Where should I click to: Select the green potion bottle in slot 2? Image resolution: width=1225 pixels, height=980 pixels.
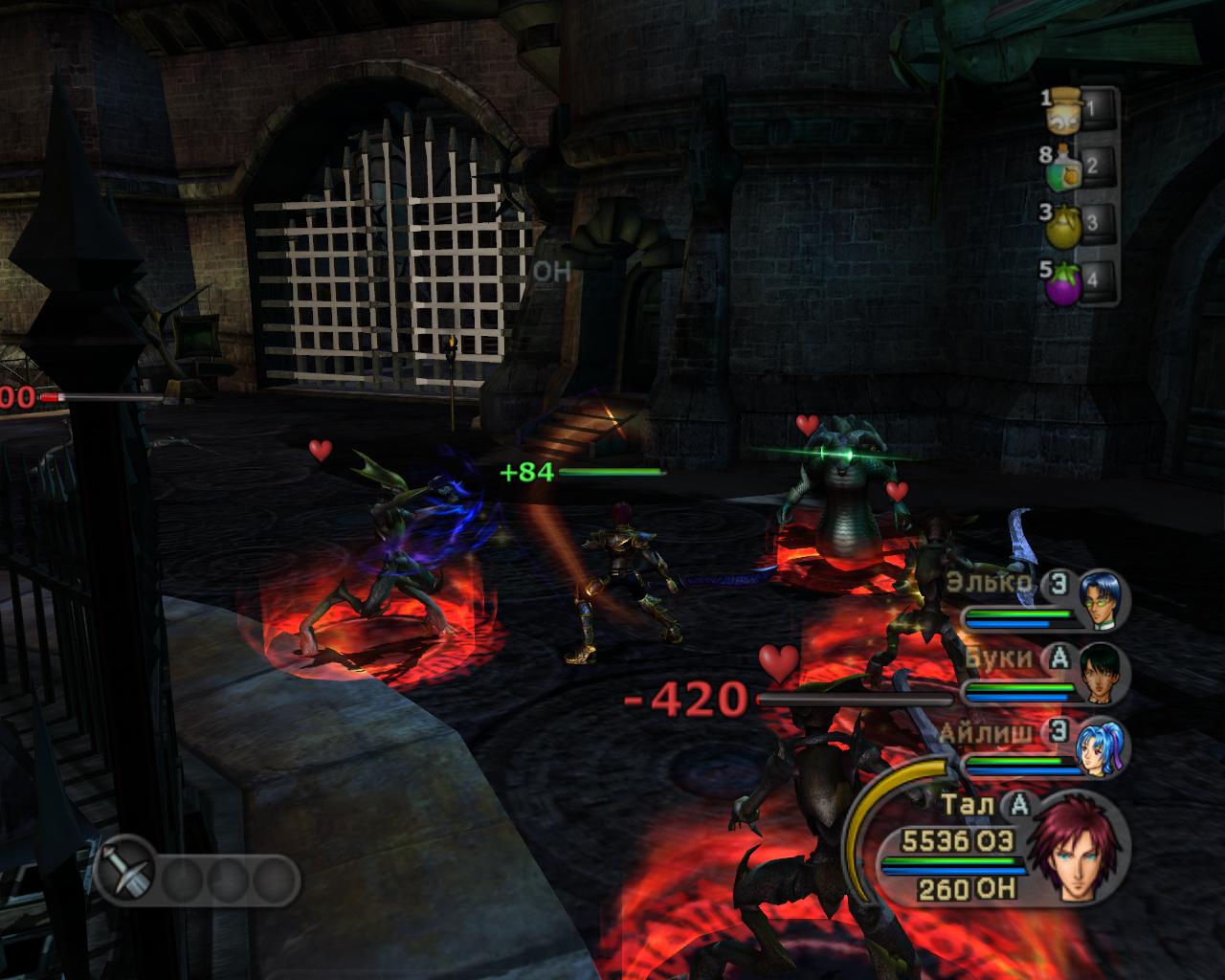tap(1065, 168)
